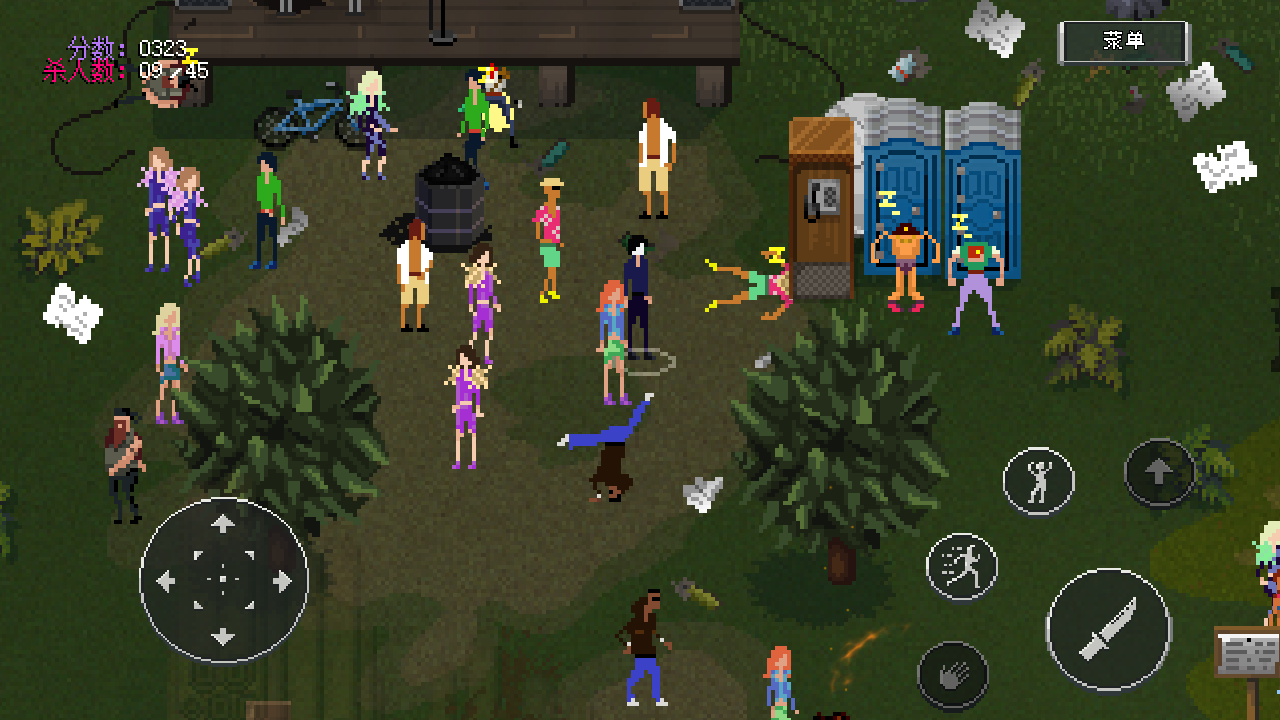Use the hand interact button

coord(953,676)
